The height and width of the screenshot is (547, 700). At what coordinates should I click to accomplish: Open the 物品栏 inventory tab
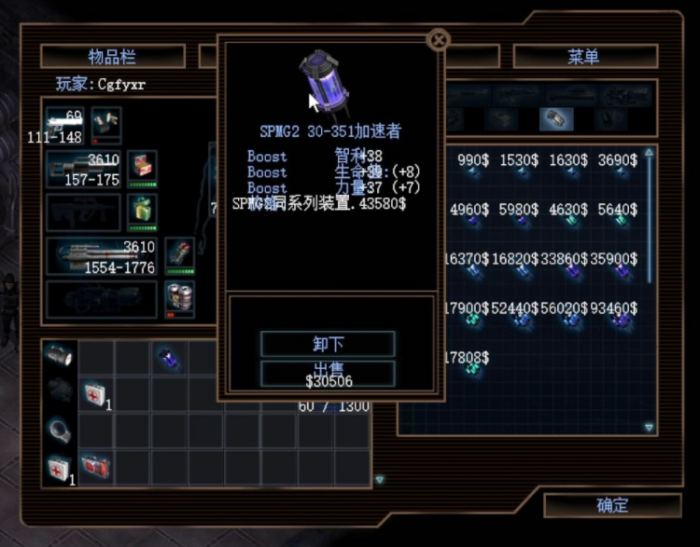click(x=112, y=56)
